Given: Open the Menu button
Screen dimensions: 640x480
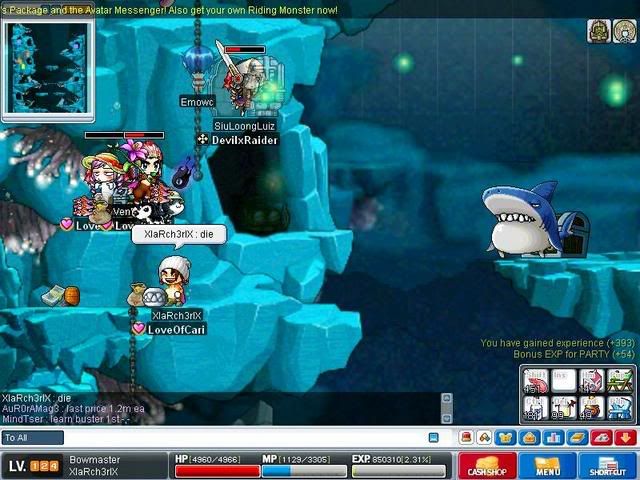Looking at the screenshot, I should (x=547, y=466).
